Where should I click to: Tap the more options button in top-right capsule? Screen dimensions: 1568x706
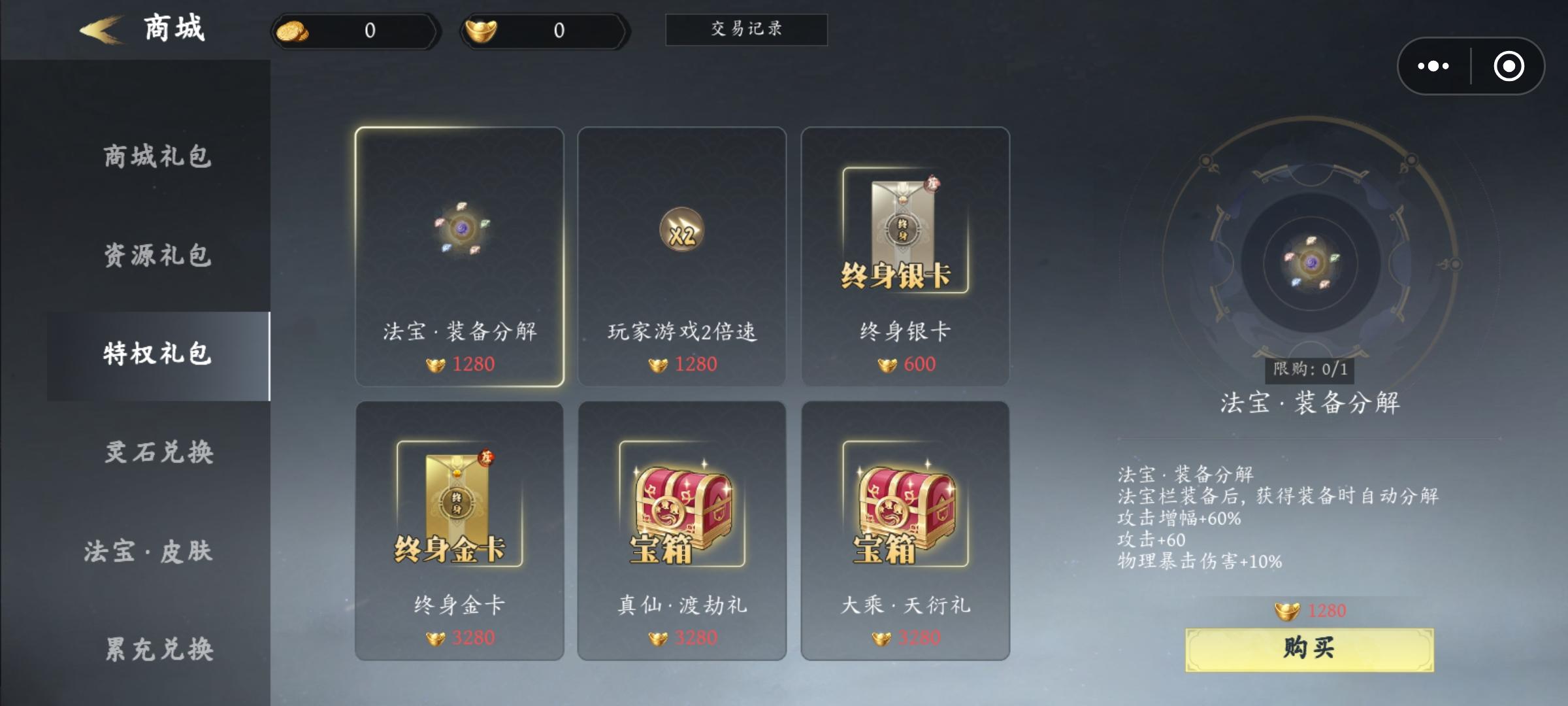(1433, 65)
